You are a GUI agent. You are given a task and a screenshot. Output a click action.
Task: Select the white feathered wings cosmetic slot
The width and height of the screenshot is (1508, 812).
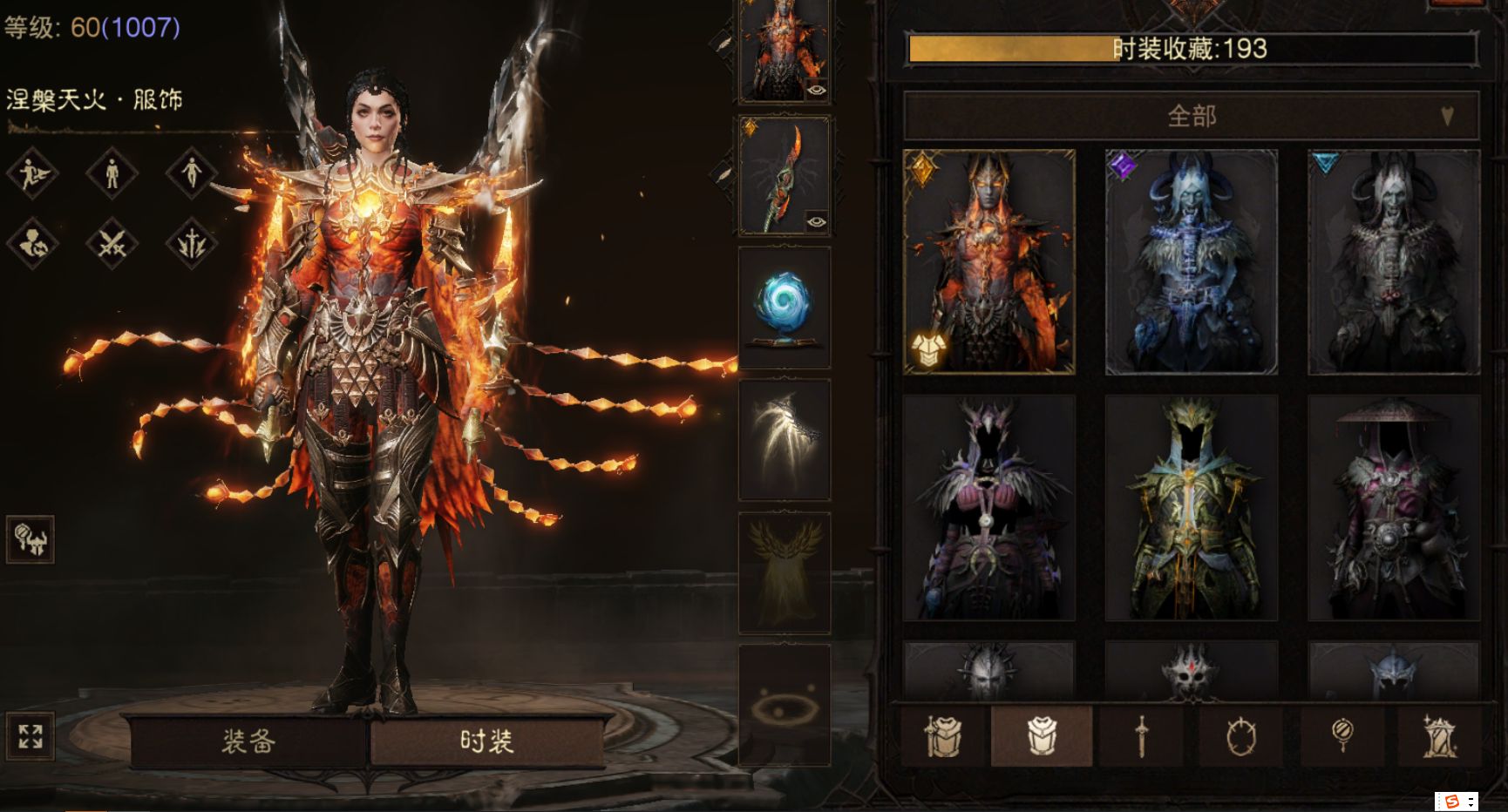click(785, 440)
